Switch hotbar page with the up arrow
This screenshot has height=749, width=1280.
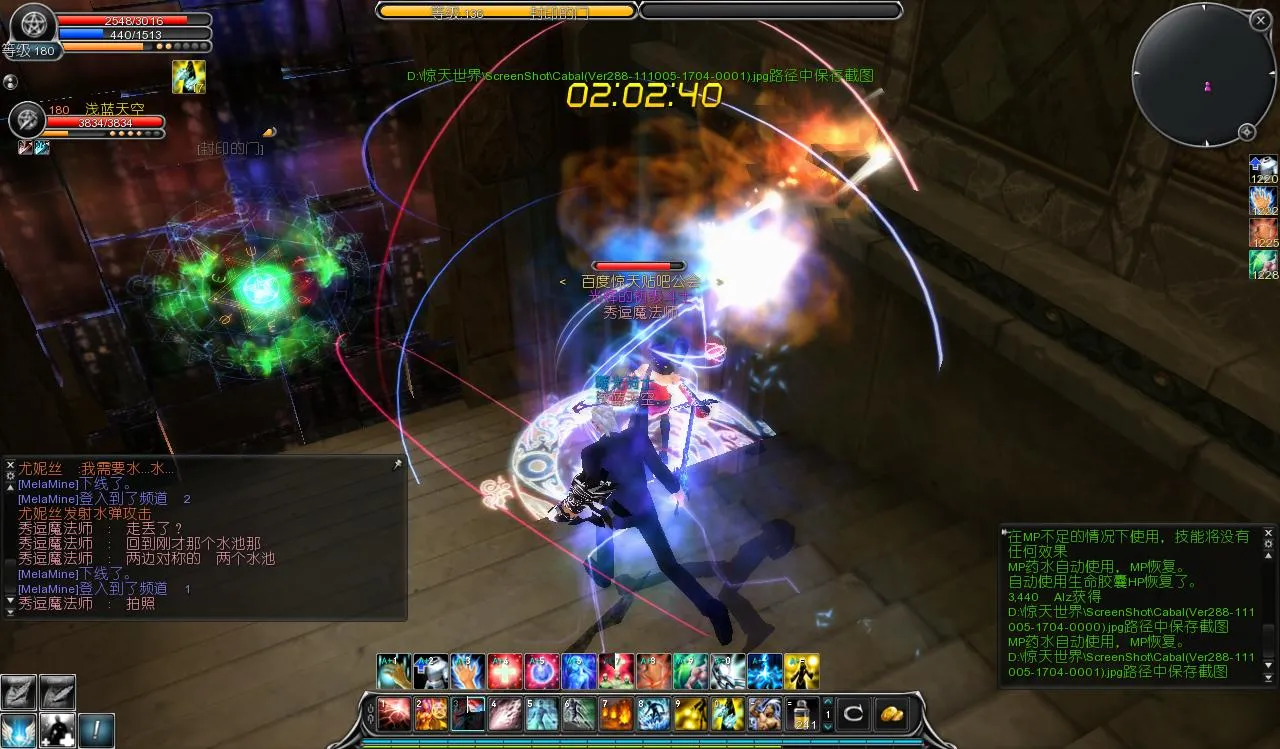(827, 701)
